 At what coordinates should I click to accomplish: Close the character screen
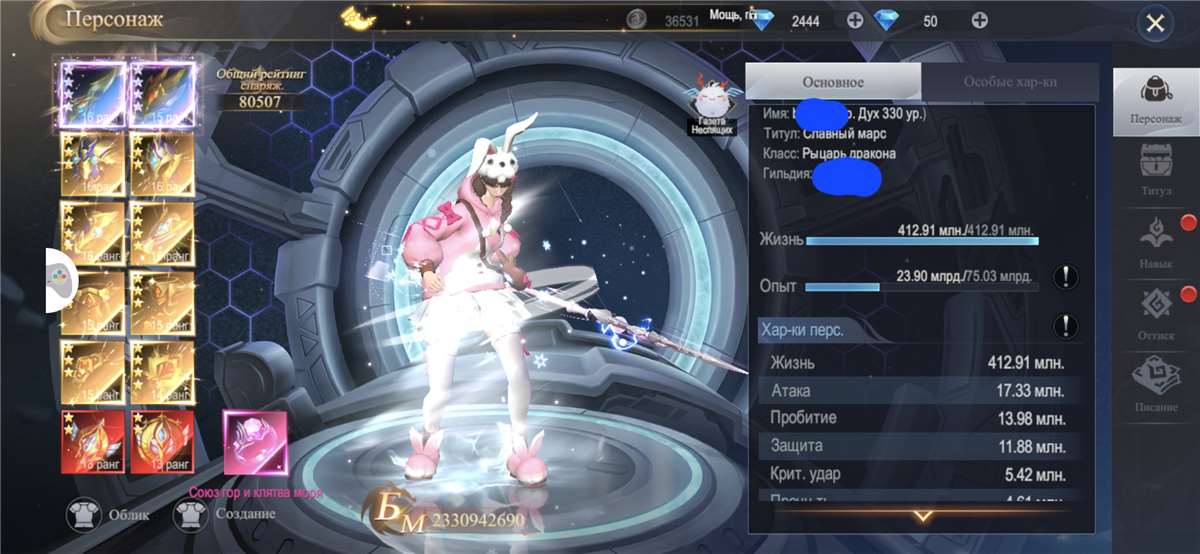coord(1155,24)
